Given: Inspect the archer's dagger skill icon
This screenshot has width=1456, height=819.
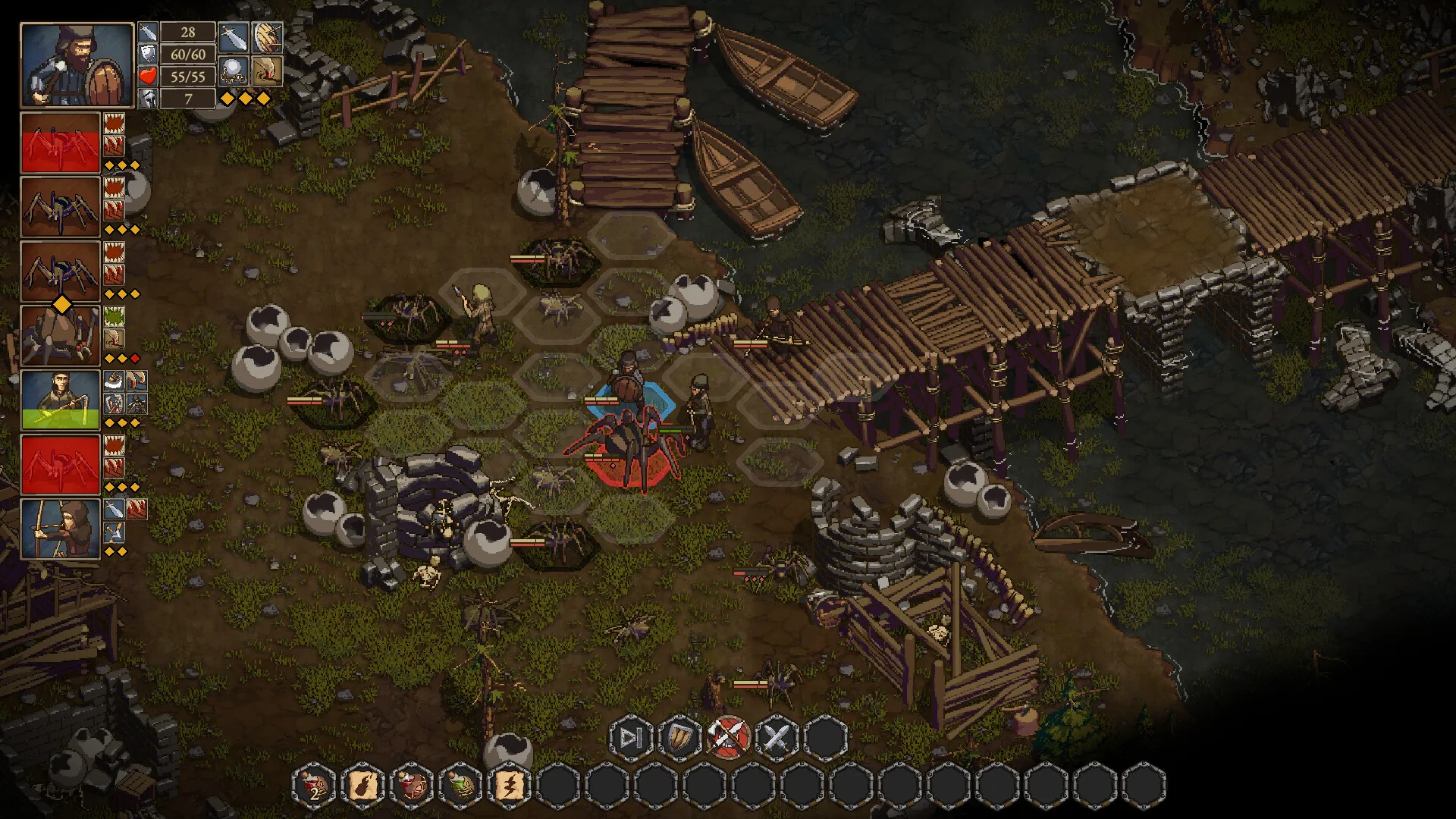Looking at the screenshot, I should click(x=114, y=509).
